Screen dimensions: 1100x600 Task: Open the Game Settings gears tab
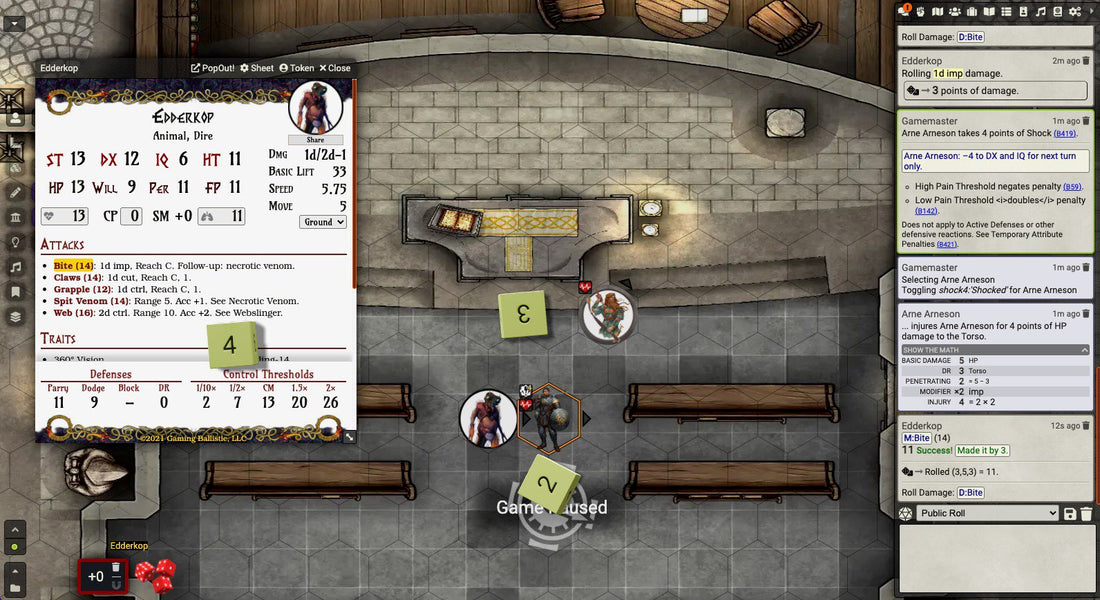[x=1075, y=11]
